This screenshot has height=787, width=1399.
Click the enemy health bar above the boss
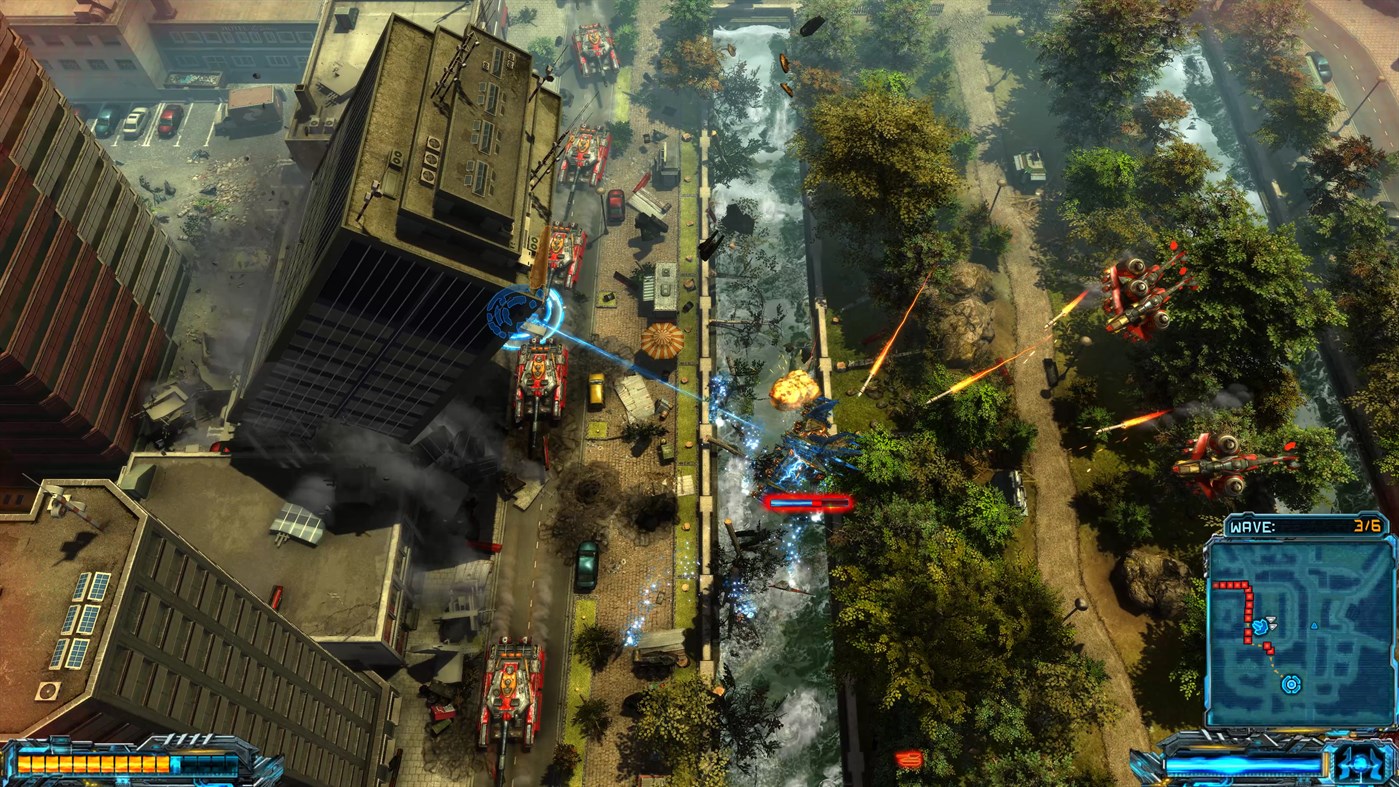806,502
